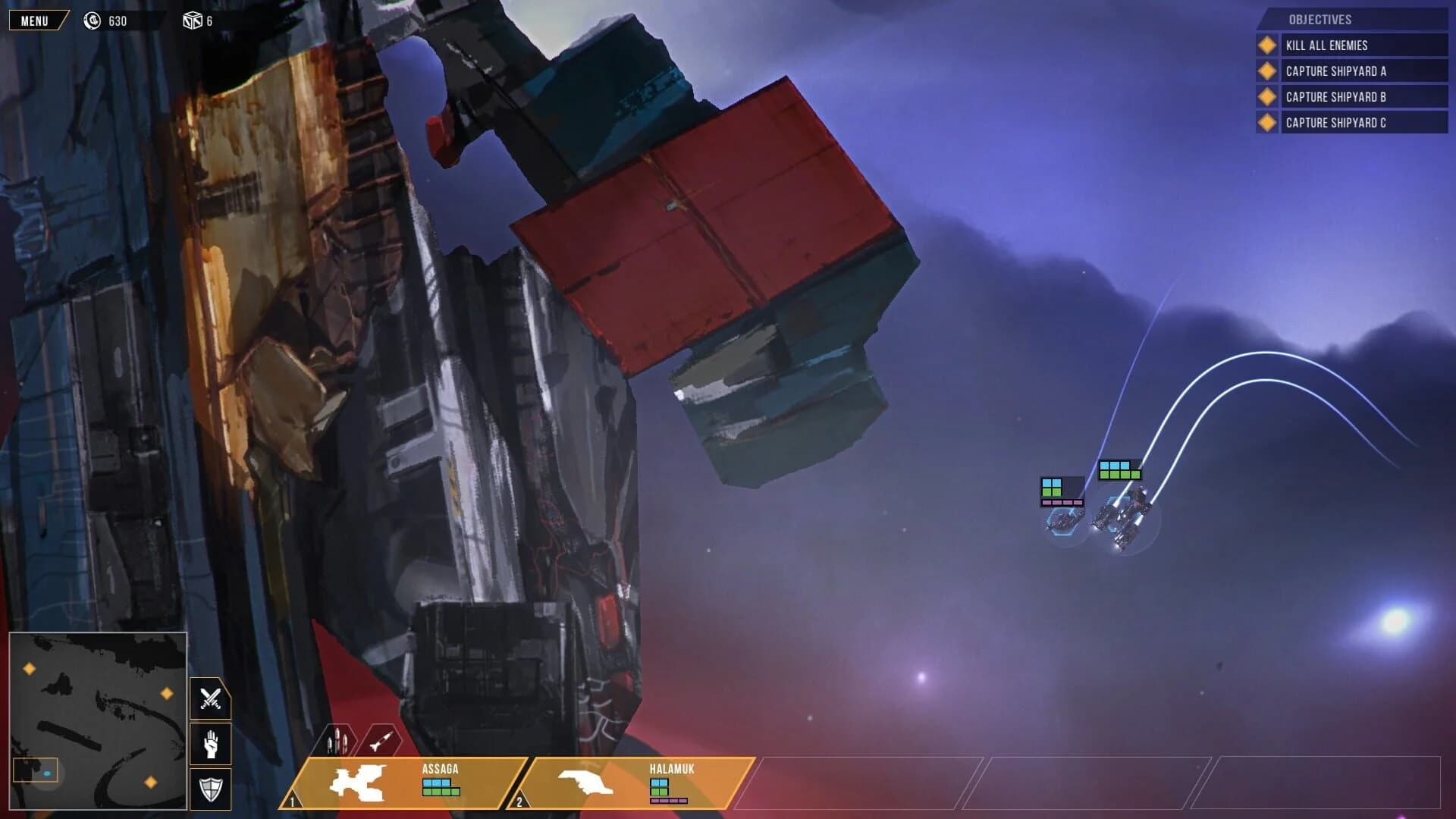Click the credits coin icon showing 630

tap(93, 21)
